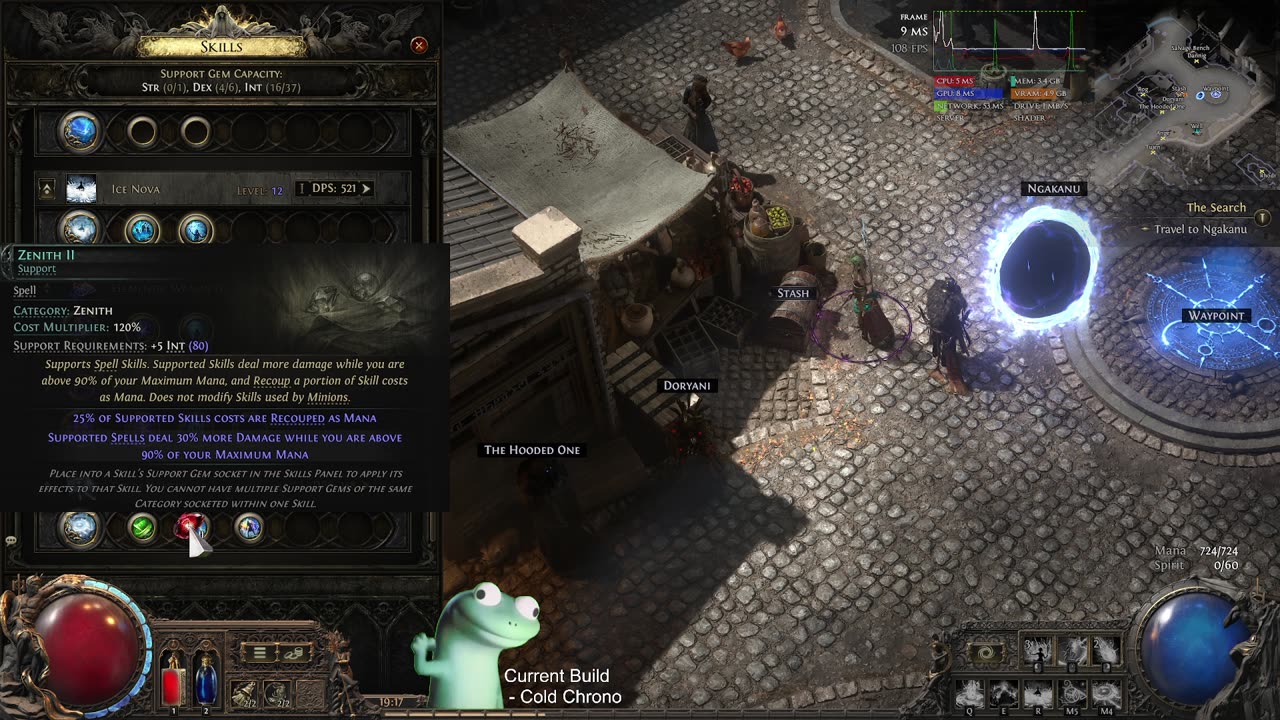The height and width of the screenshot is (720, 1280).
Task: Activate the skill bound to M5
Action: click(1072, 692)
